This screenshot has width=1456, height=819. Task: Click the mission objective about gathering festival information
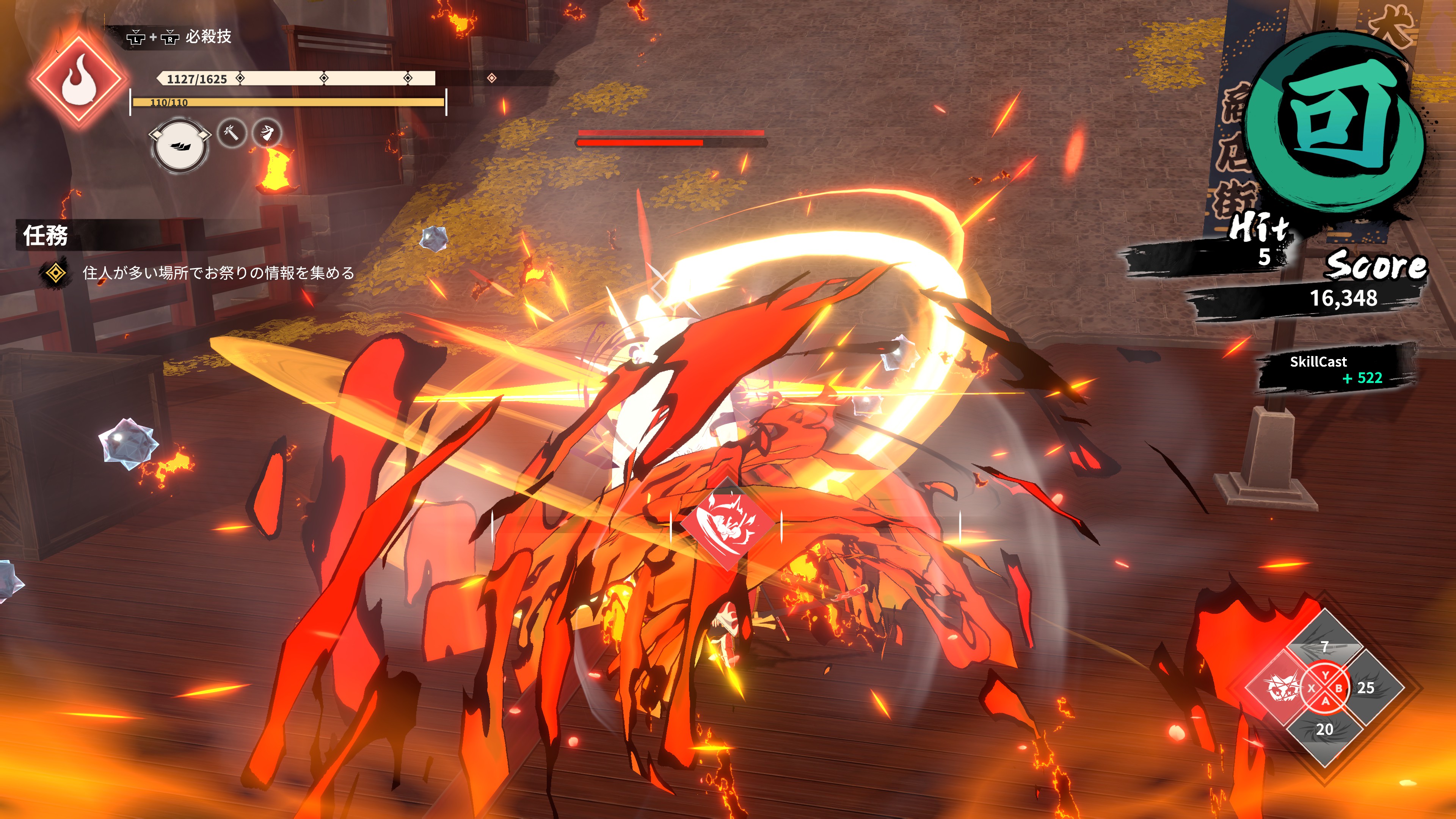[218, 273]
